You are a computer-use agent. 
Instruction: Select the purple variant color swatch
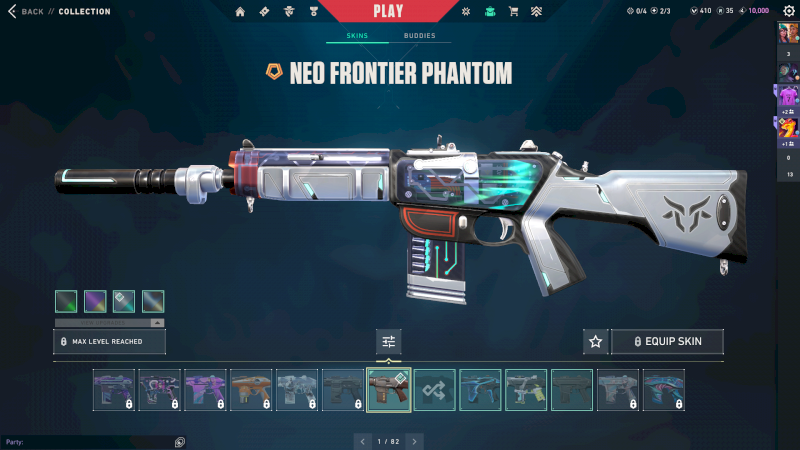95,301
